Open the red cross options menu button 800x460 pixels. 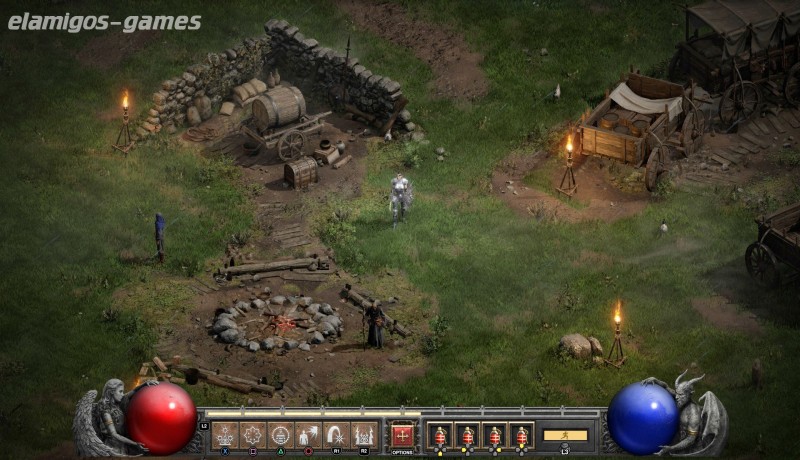402,435
